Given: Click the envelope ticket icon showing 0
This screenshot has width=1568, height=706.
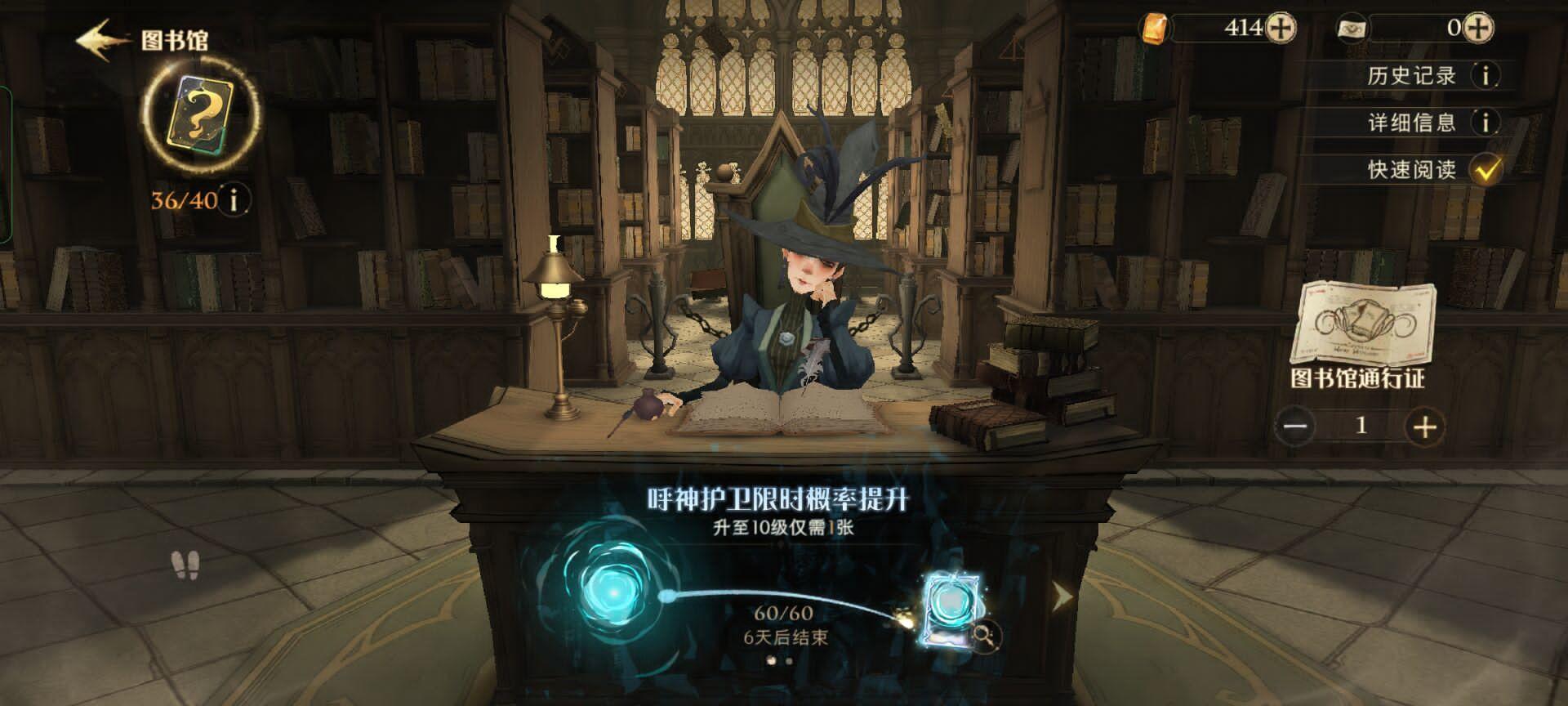Looking at the screenshot, I should (x=1352, y=29).
